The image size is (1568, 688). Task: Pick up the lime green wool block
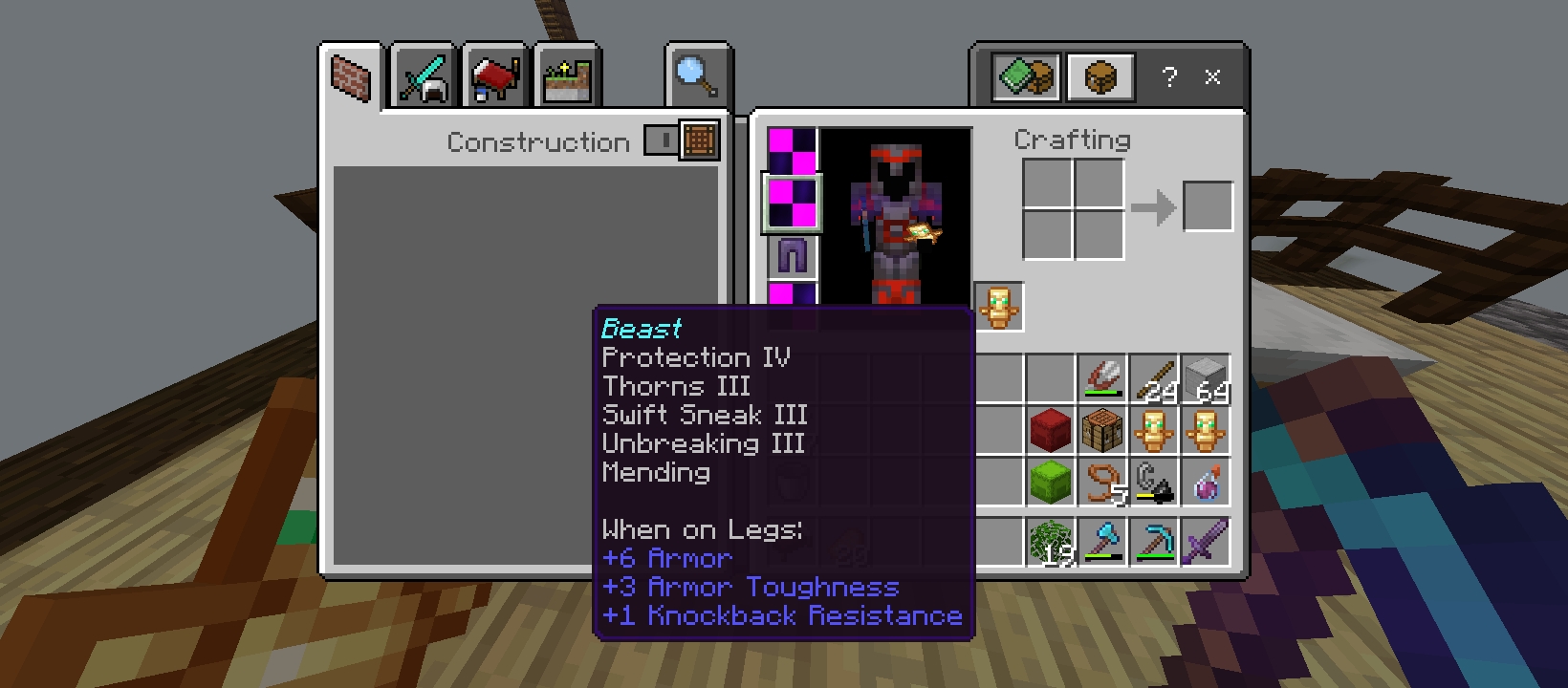tap(1050, 482)
